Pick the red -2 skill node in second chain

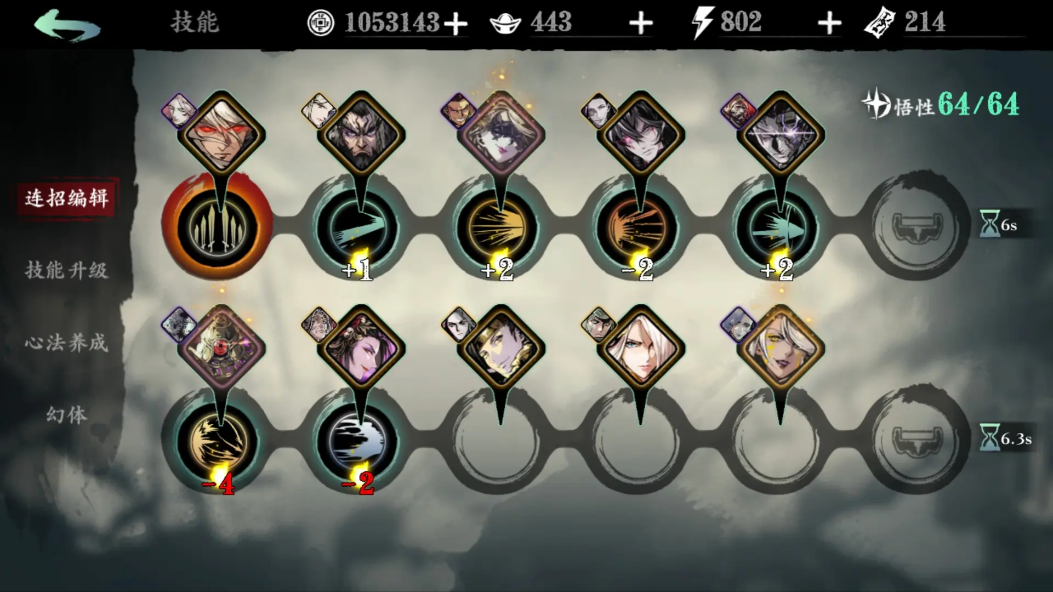coord(359,441)
